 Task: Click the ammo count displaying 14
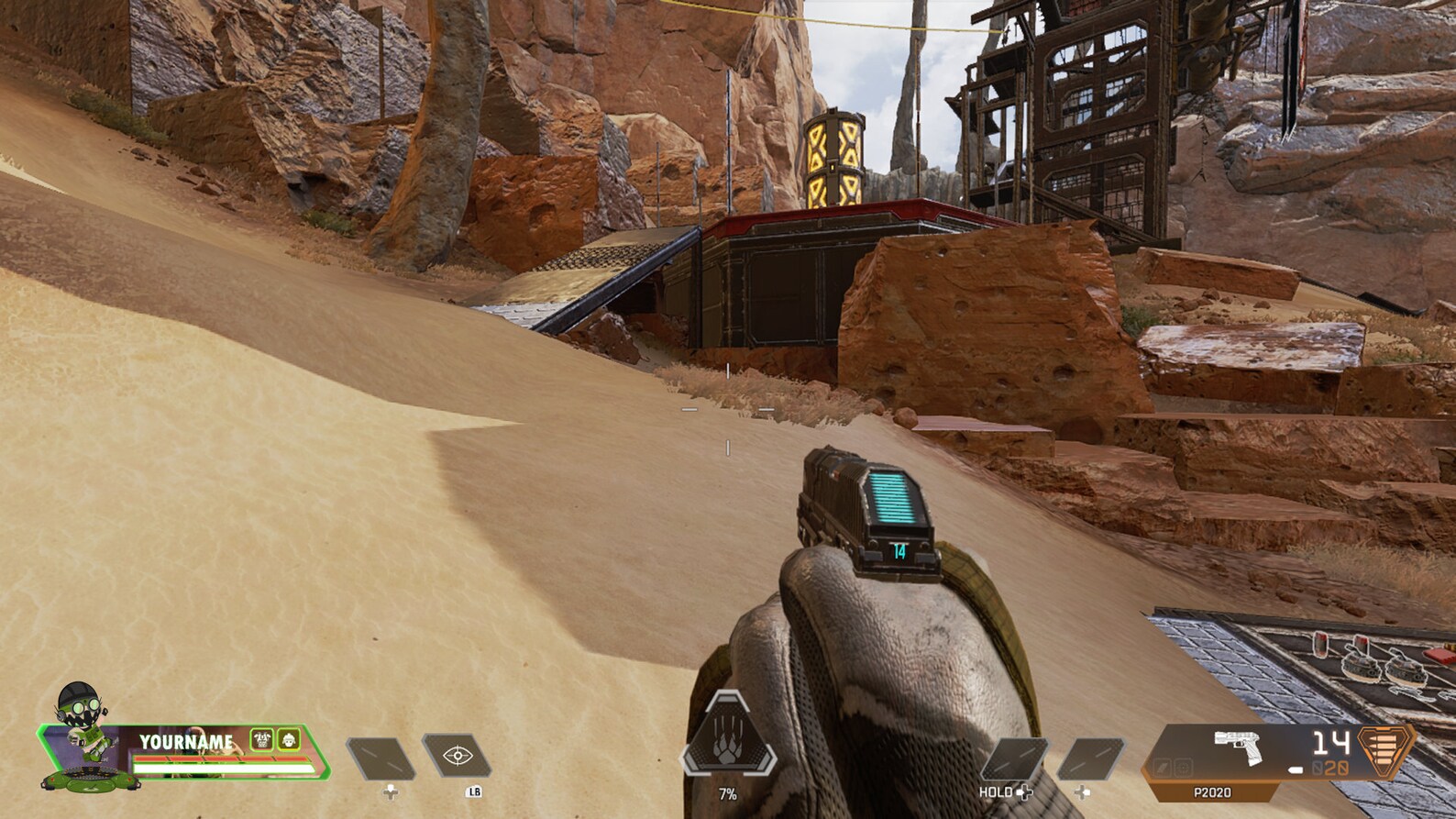1331,743
